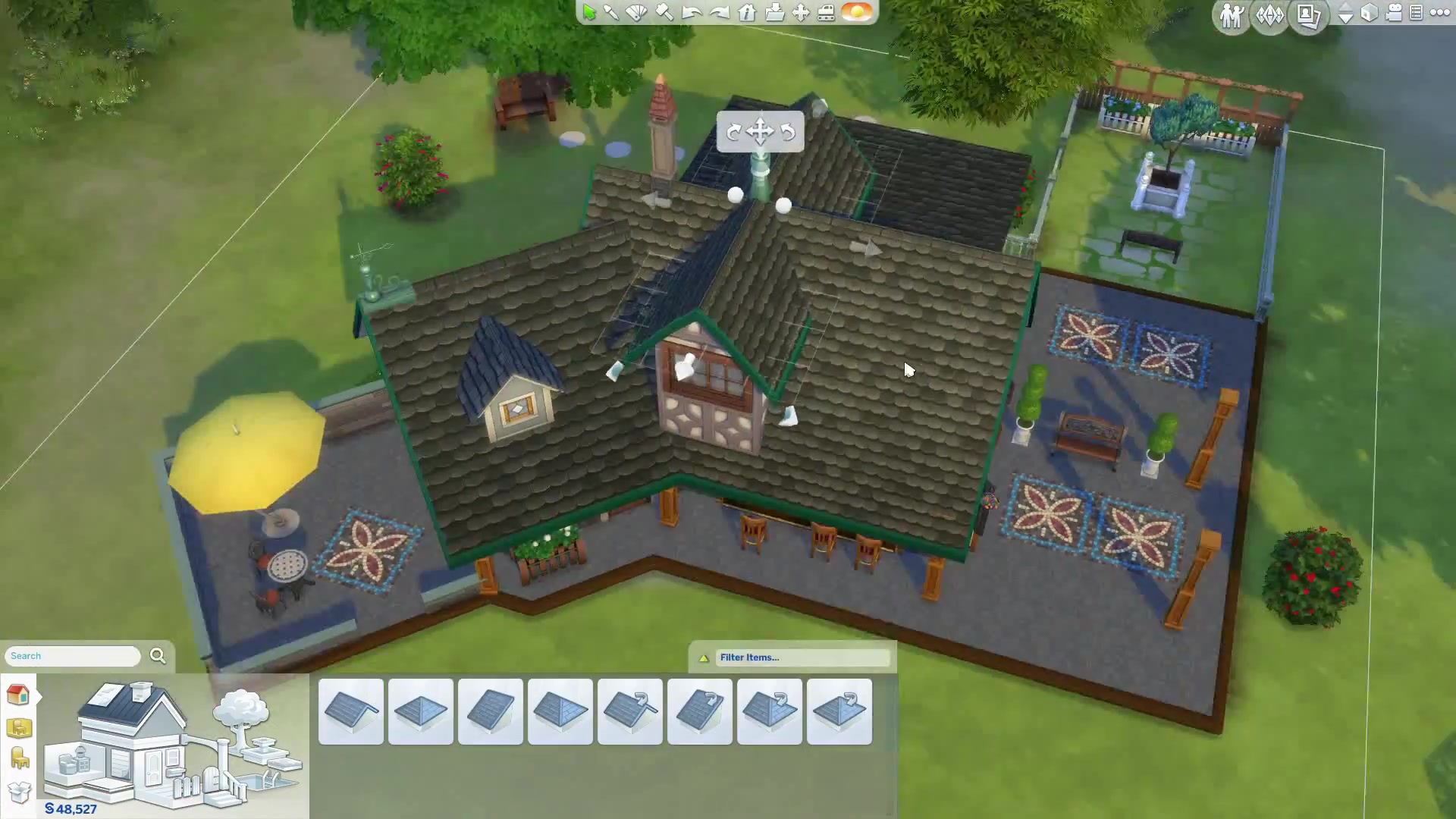This screenshot has width=1456, height=819.
Task: Click the bulldozer tool
Action: (827, 12)
